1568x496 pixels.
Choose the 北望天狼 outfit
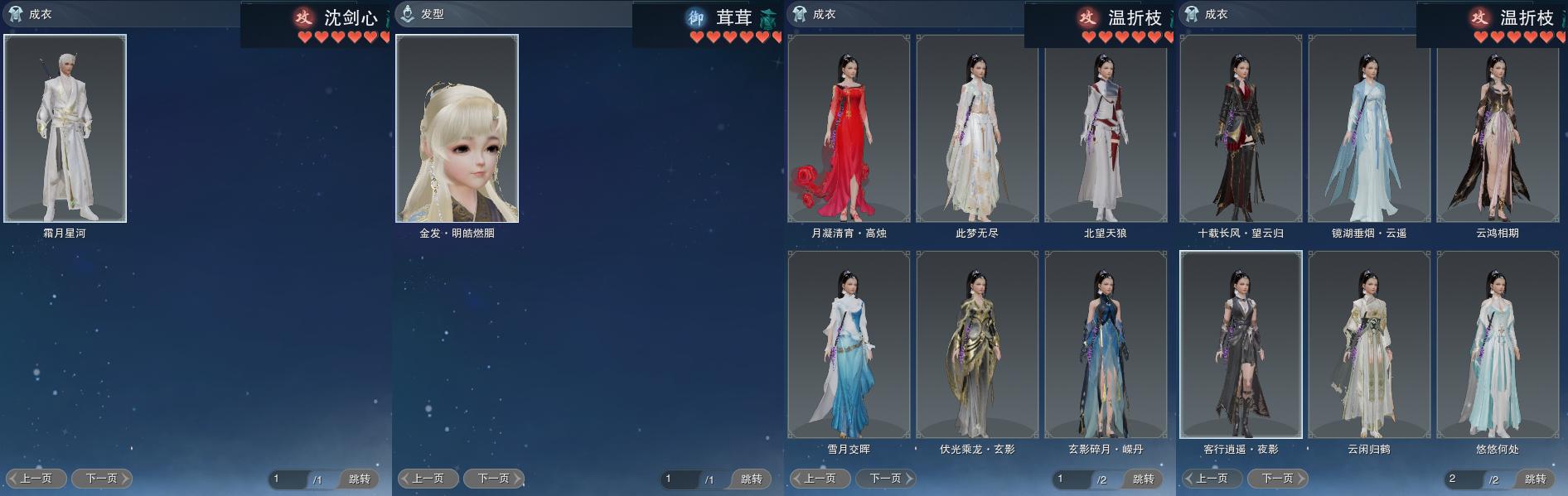click(x=1106, y=128)
